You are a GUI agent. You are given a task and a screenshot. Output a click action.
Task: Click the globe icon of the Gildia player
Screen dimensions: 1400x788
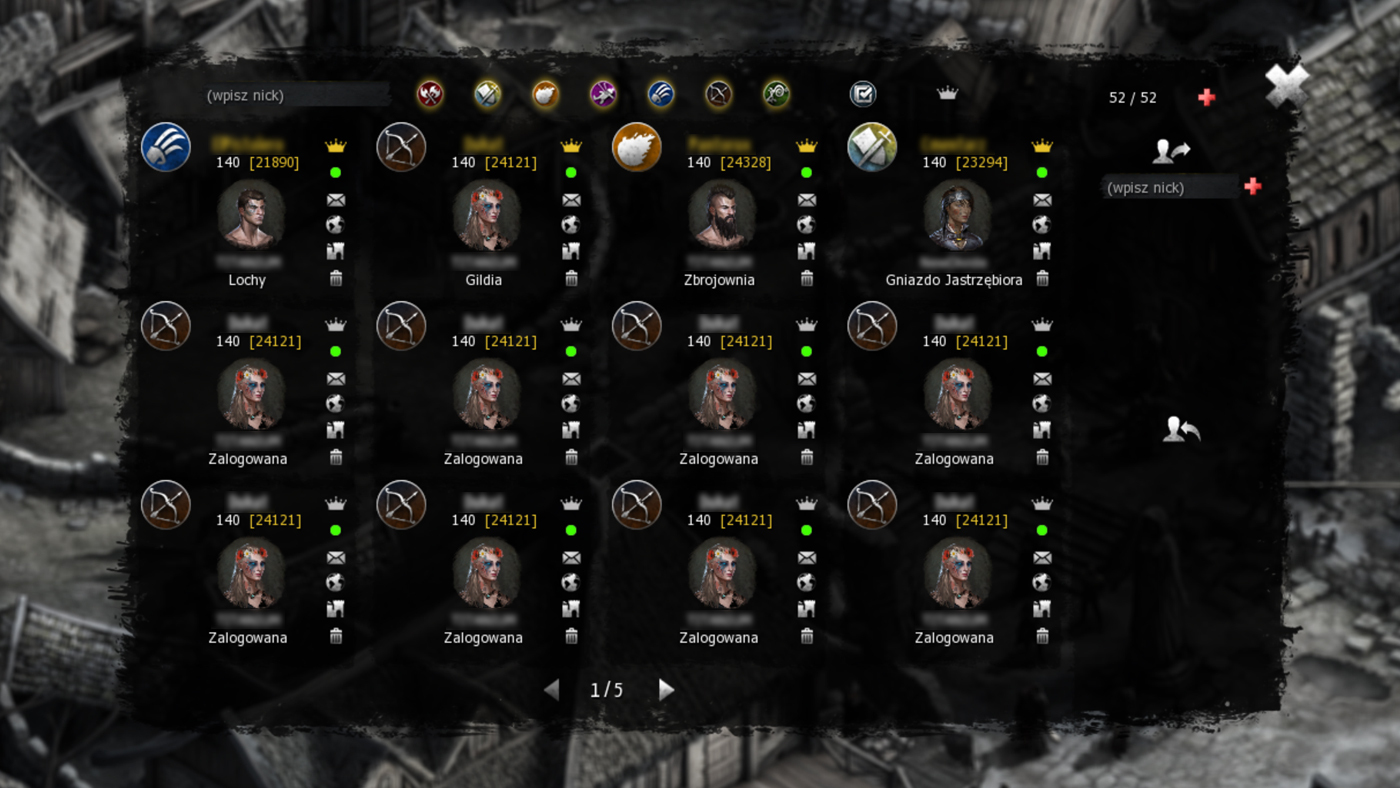pos(571,225)
